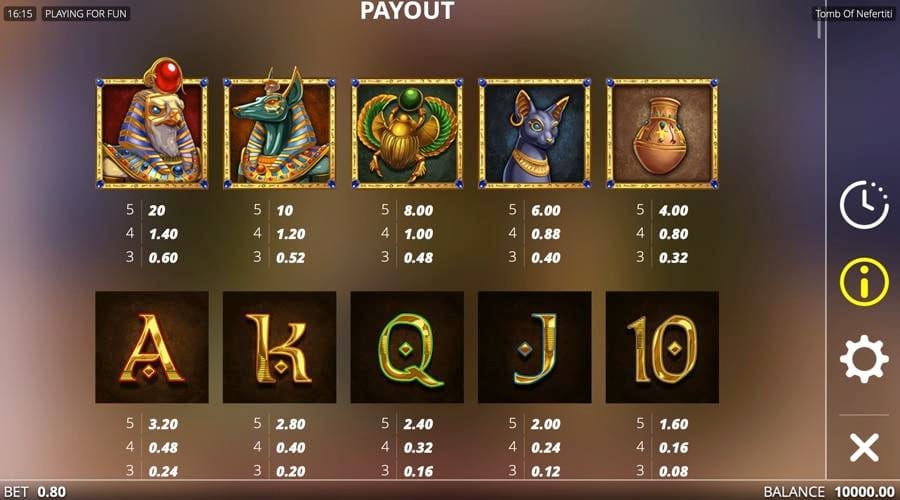The image size is (900, 500).
Task: Close the payout screen with X
Action: (864, 446)
